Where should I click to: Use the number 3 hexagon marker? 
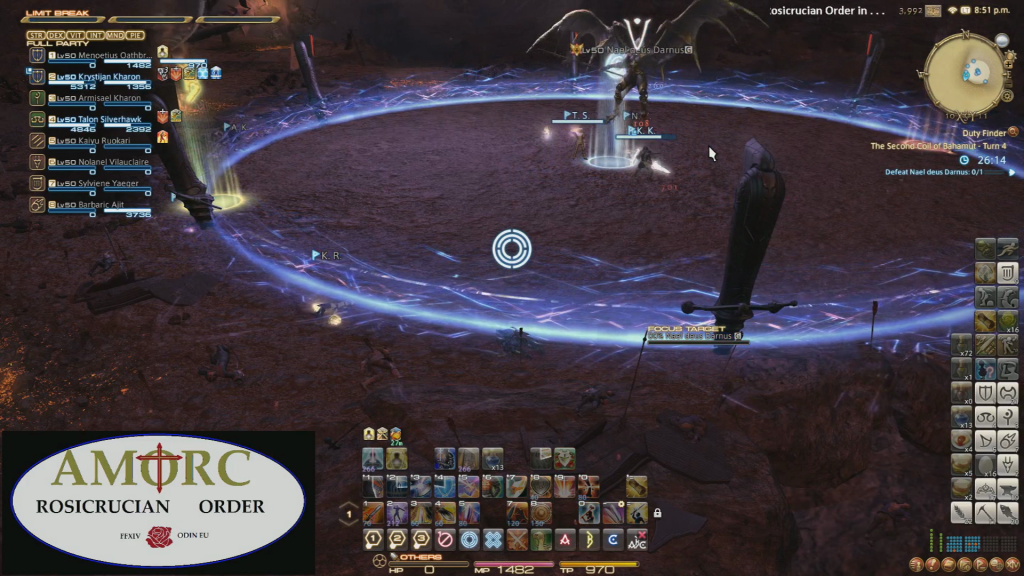421,538
